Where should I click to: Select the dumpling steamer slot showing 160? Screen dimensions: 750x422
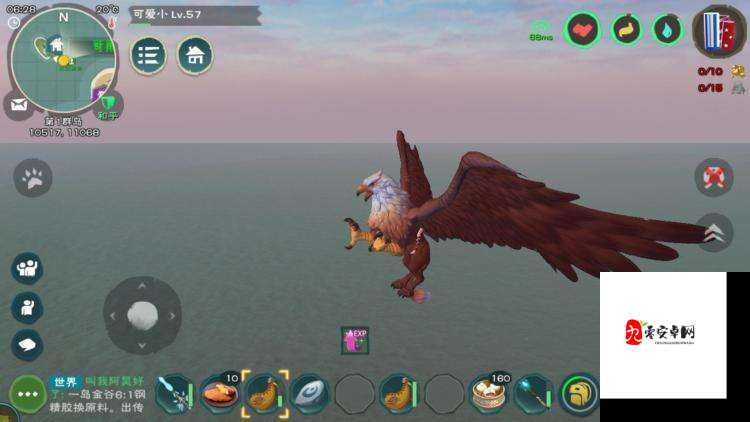(489, 394)
